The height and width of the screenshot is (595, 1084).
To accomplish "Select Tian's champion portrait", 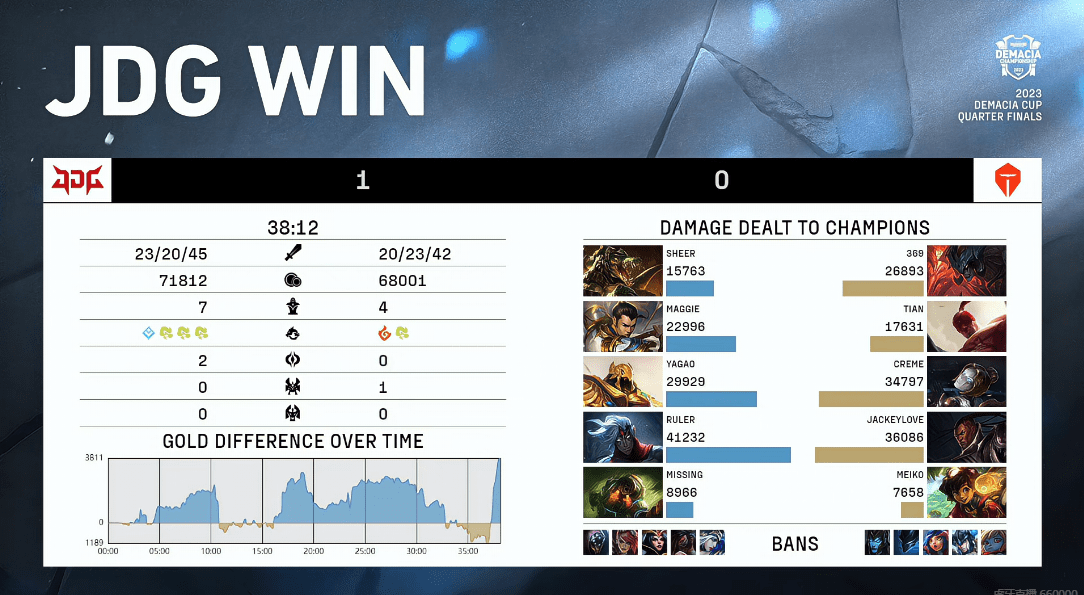I will click(x=966, y=327).
